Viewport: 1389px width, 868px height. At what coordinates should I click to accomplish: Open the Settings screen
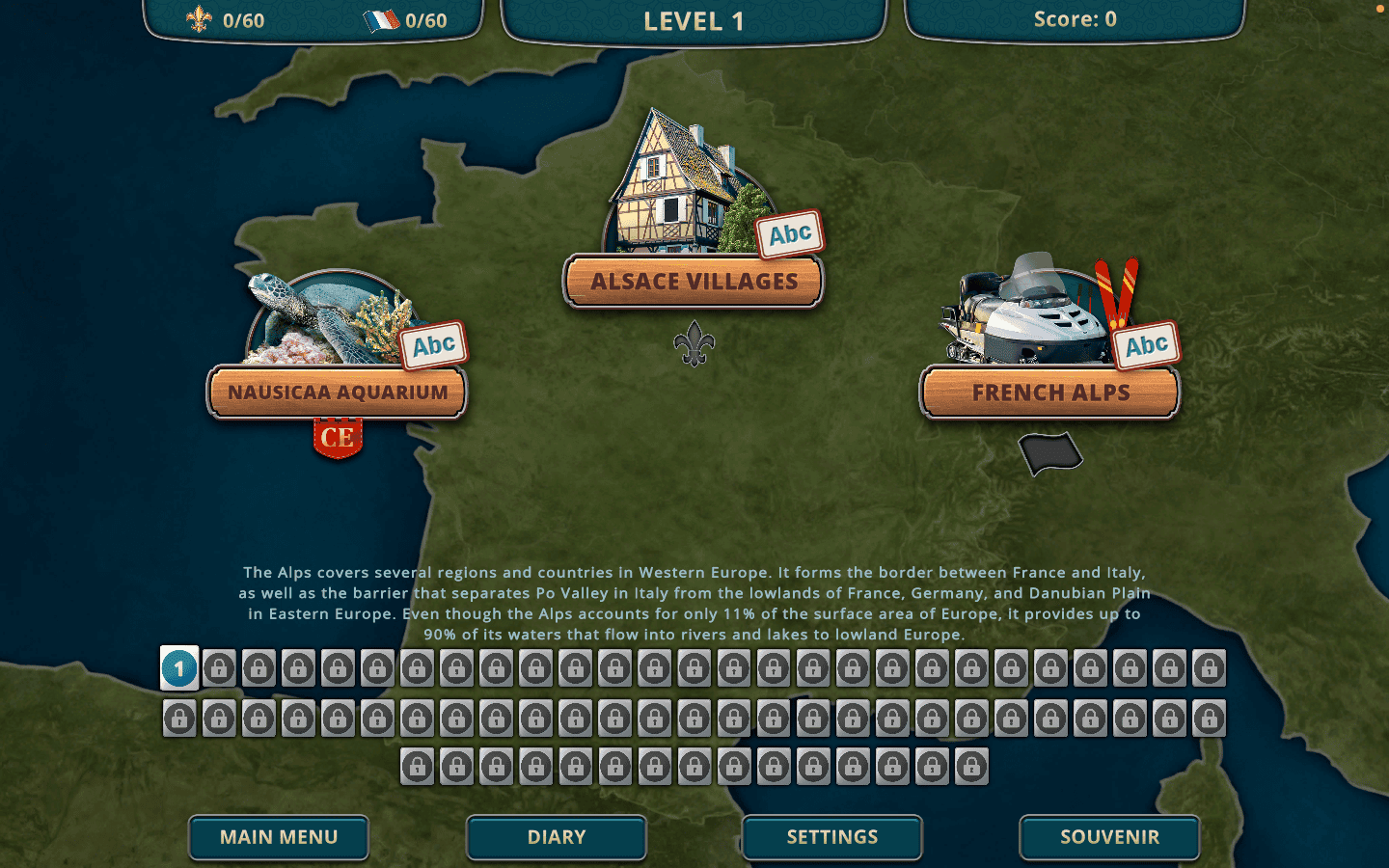point(832,837)
